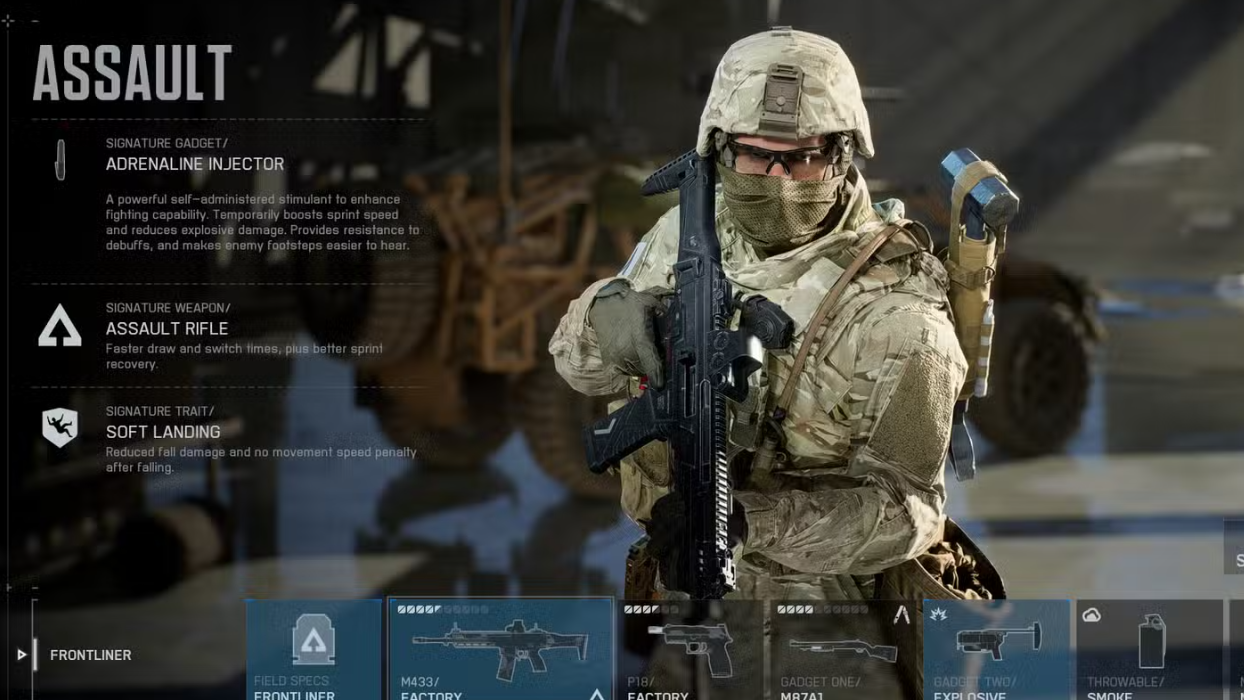This screenshot has height=700, width=1244.
Task: View the Soft Landing signature trait
Action: click(163, 432)
